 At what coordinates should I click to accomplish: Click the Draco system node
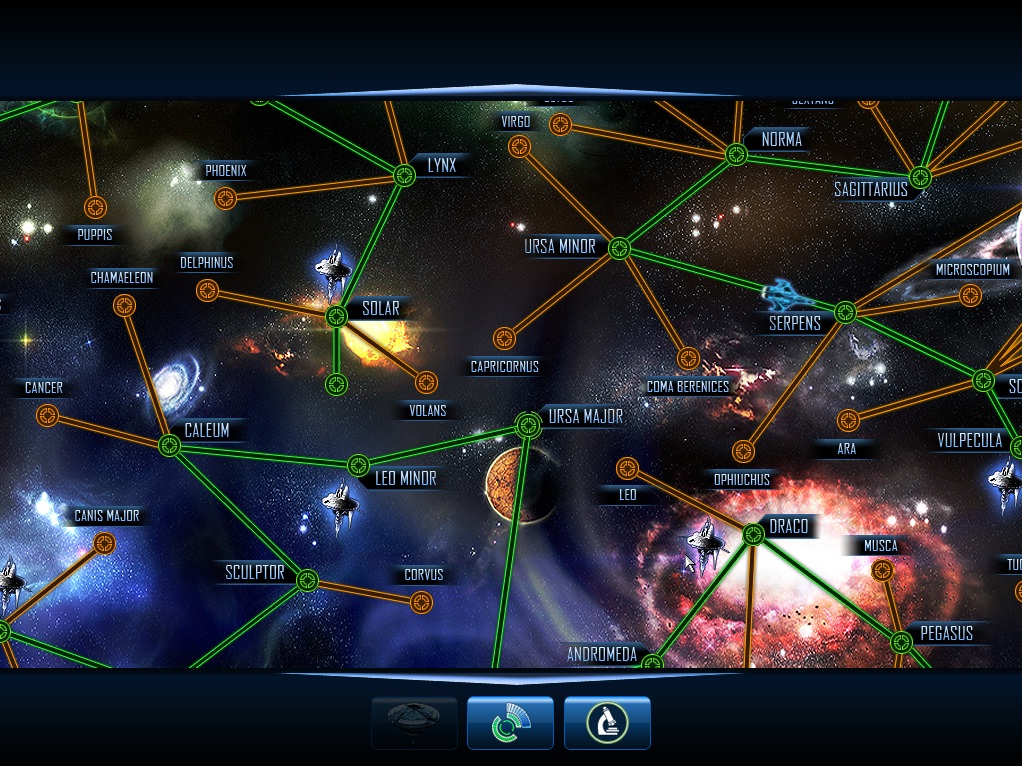754,535
